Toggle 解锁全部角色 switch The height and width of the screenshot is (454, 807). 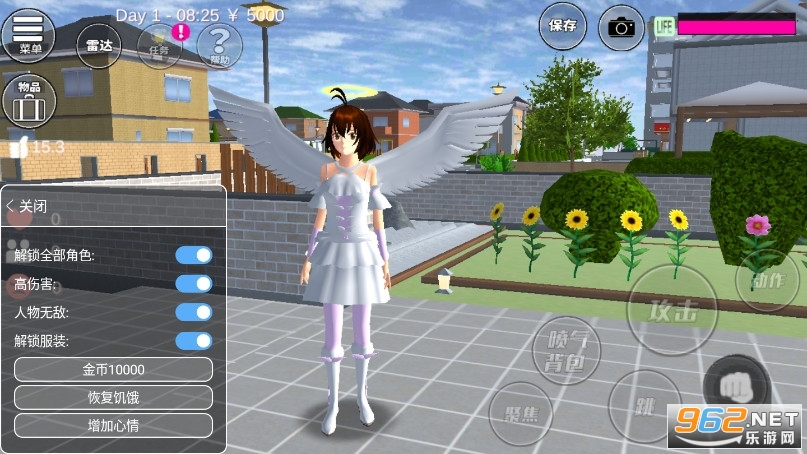pos(194,255)
